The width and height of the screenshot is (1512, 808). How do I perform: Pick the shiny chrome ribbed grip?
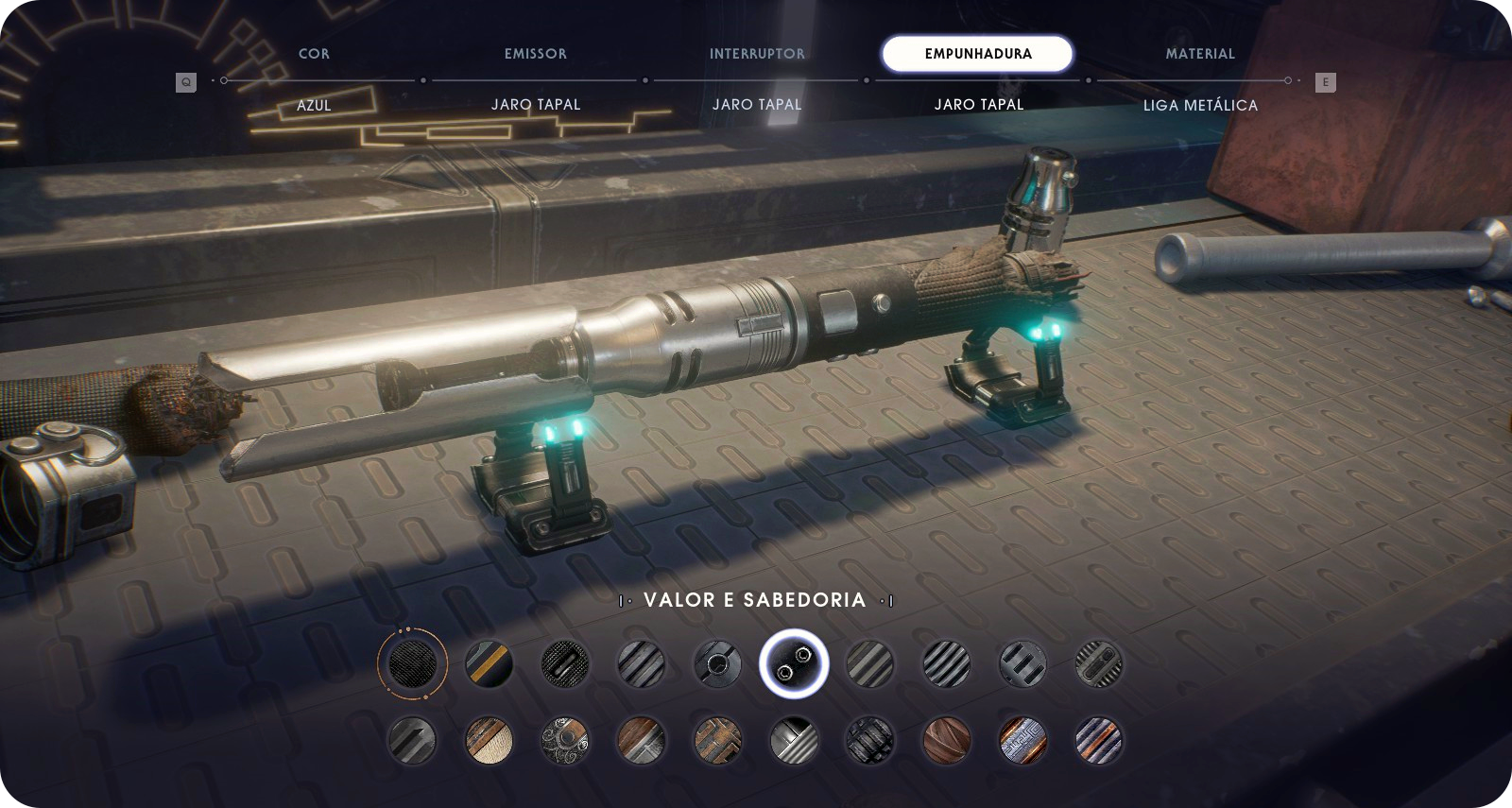tap(794, 740)
